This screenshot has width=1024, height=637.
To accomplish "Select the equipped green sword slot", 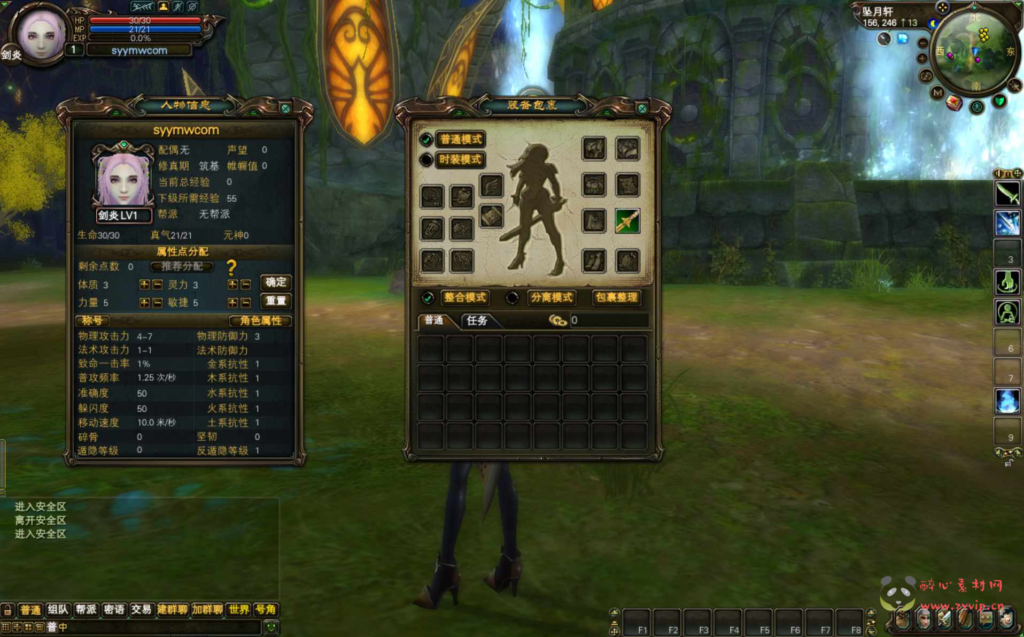I will point(627,221).
